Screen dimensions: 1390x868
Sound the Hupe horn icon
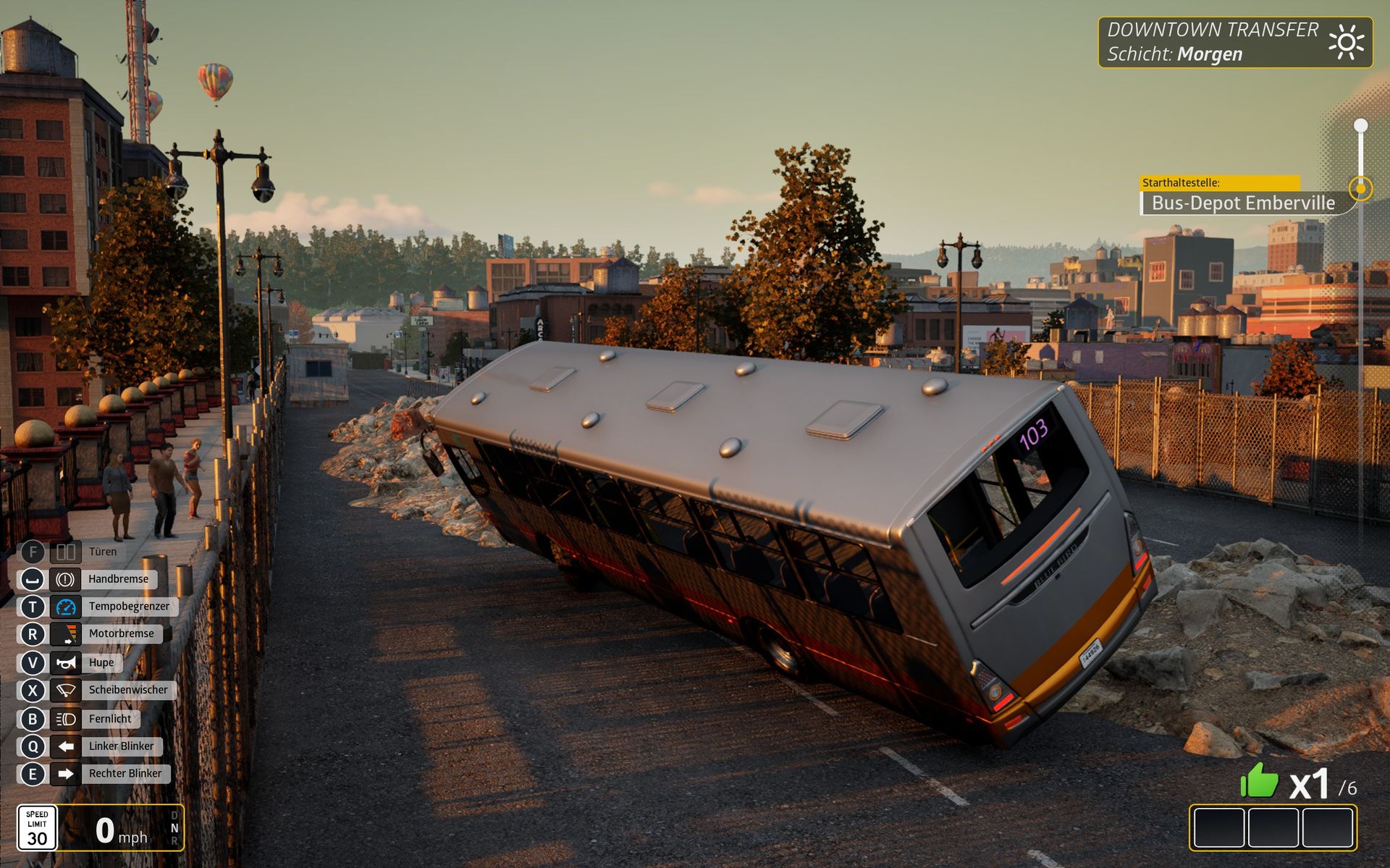[66, 662]
